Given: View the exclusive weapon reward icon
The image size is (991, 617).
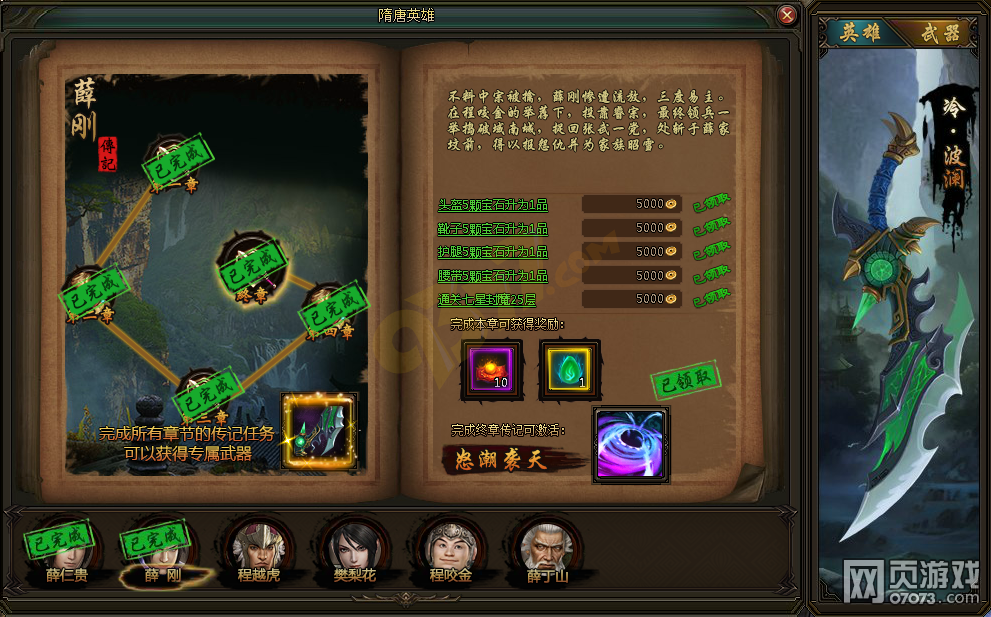Looking at the screenshot, I should [319, 431].
